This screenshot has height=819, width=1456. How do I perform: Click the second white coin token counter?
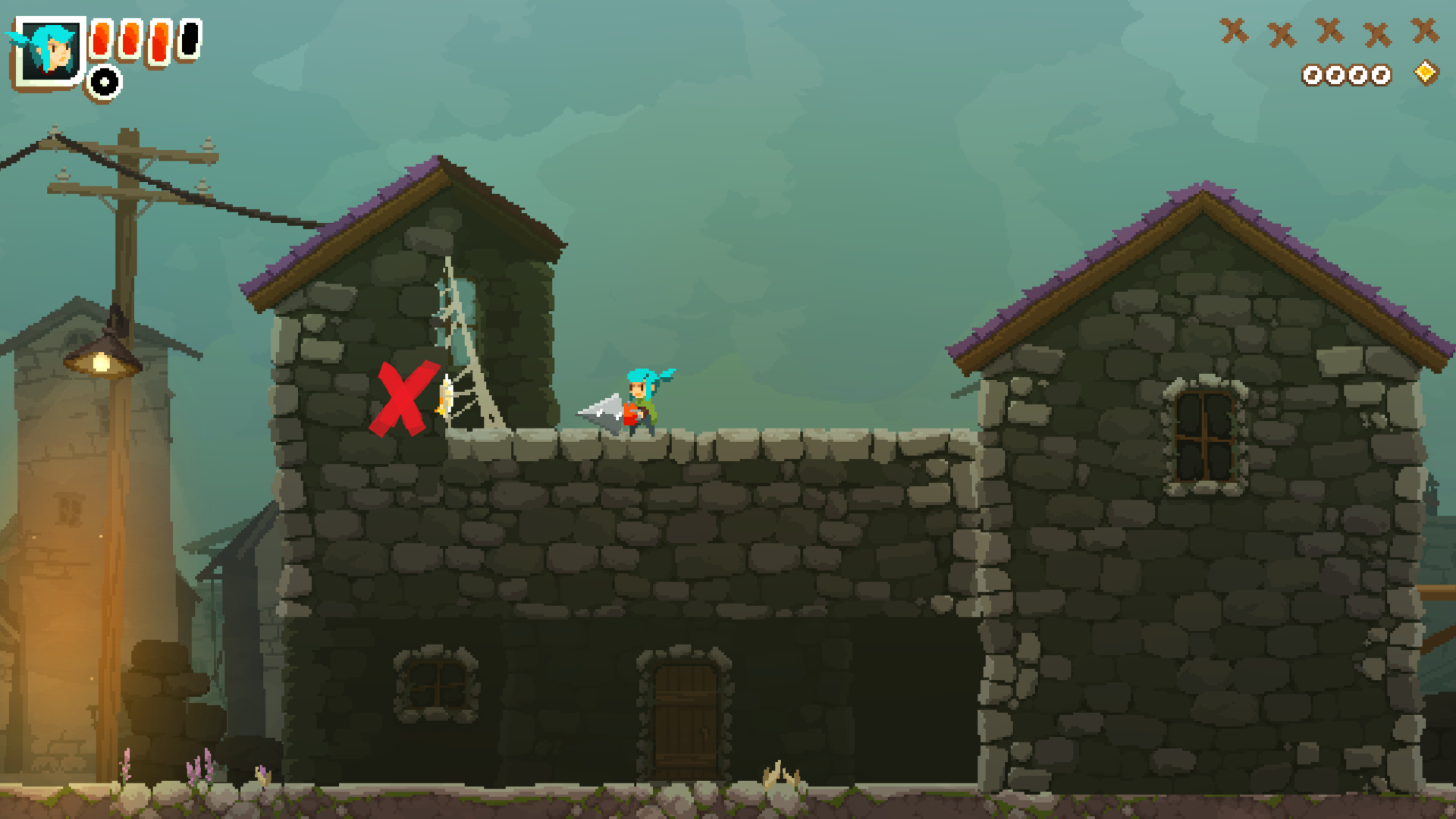click(x=1336, y=75)
